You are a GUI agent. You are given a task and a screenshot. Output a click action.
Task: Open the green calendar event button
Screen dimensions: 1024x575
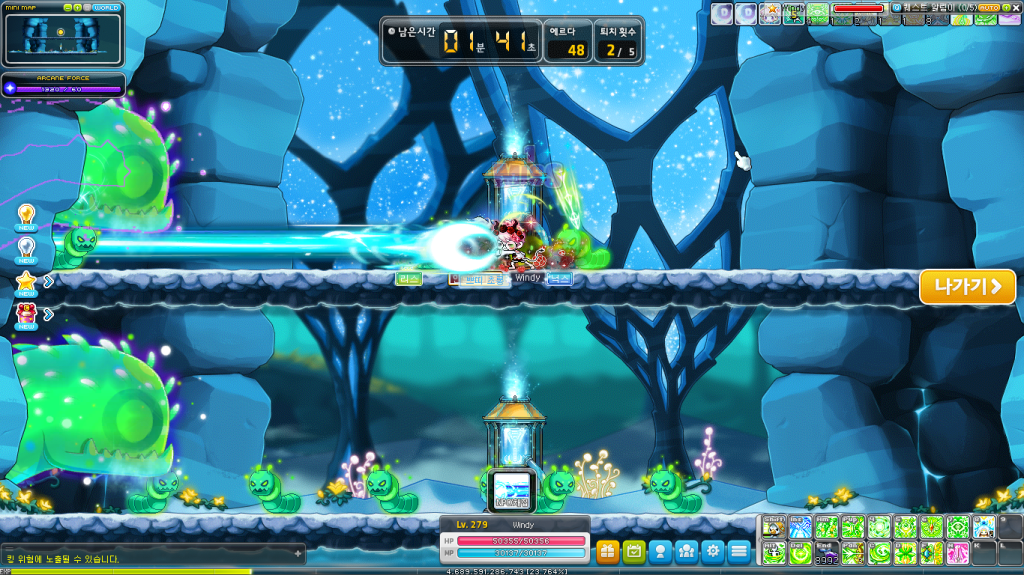633,550
